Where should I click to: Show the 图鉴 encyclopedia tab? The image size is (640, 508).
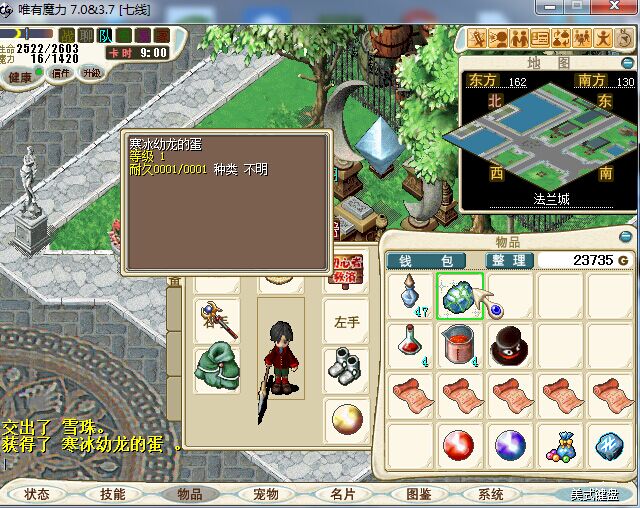[418, 494]
